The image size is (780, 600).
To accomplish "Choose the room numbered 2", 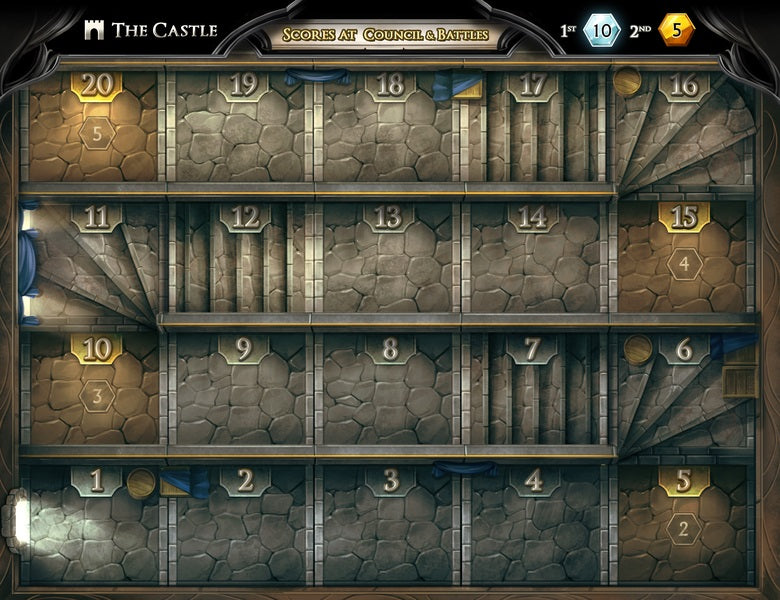I will [243, 525].
